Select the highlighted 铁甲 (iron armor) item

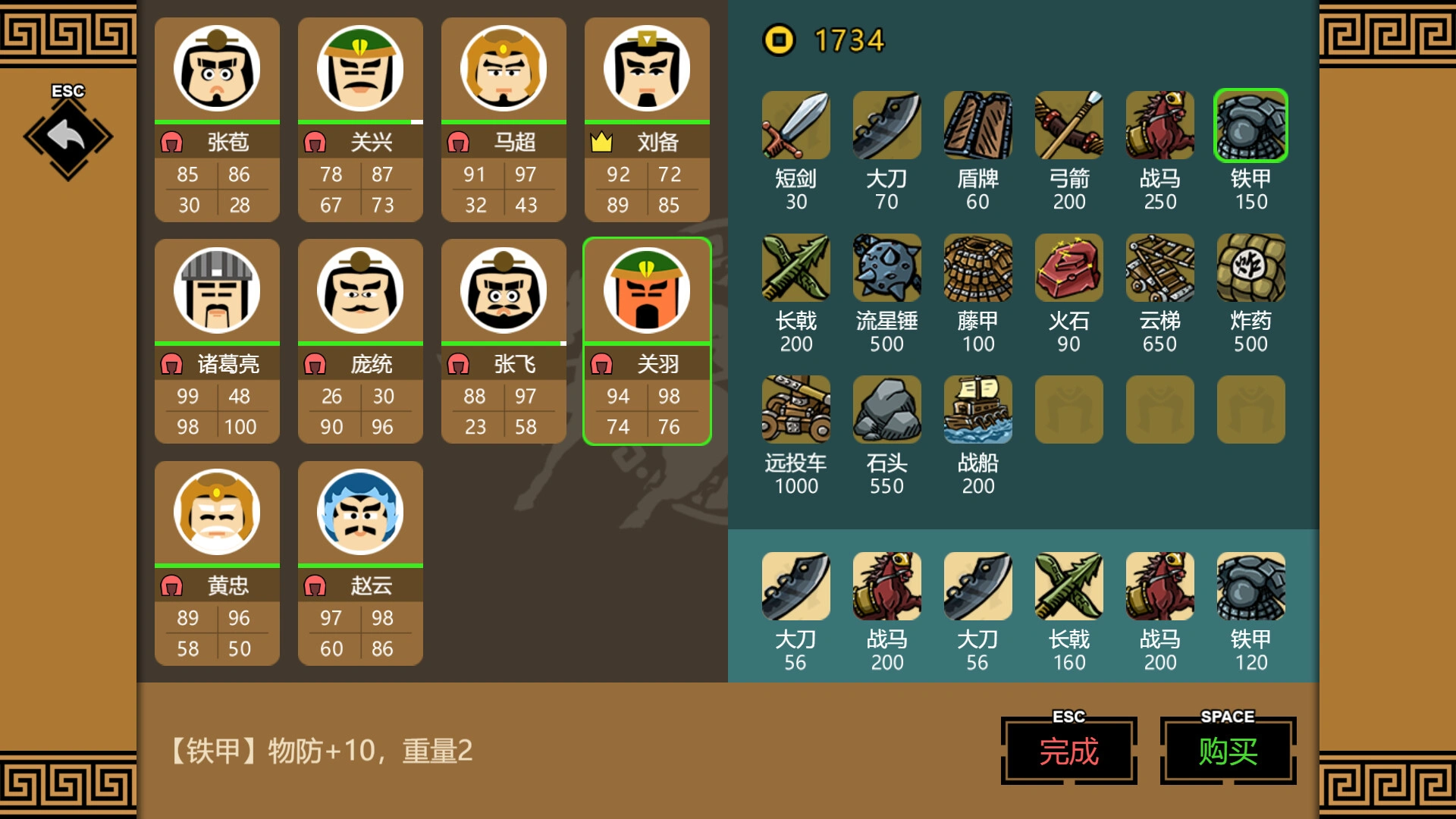1250,125
